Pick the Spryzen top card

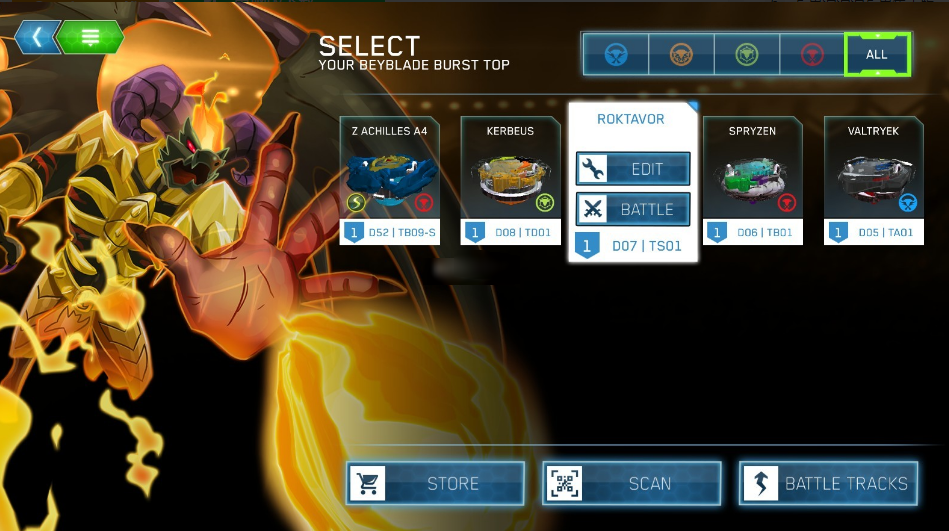pos(753,180)
